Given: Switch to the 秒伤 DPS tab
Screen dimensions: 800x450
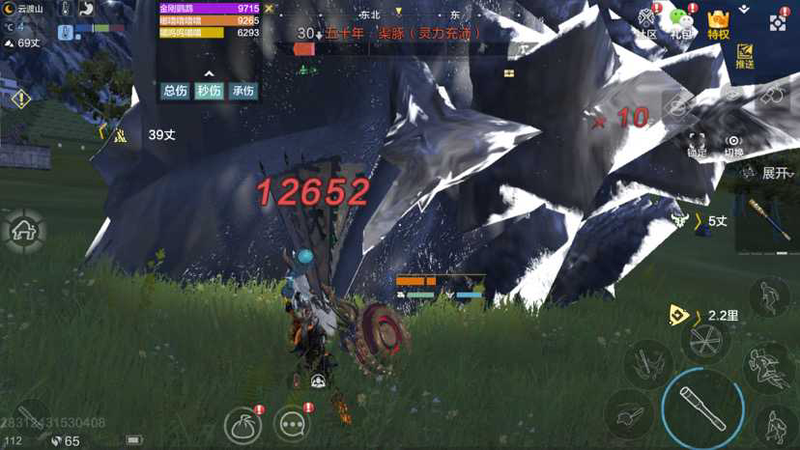Looking at the screenshot, I should tap(209, 90).
